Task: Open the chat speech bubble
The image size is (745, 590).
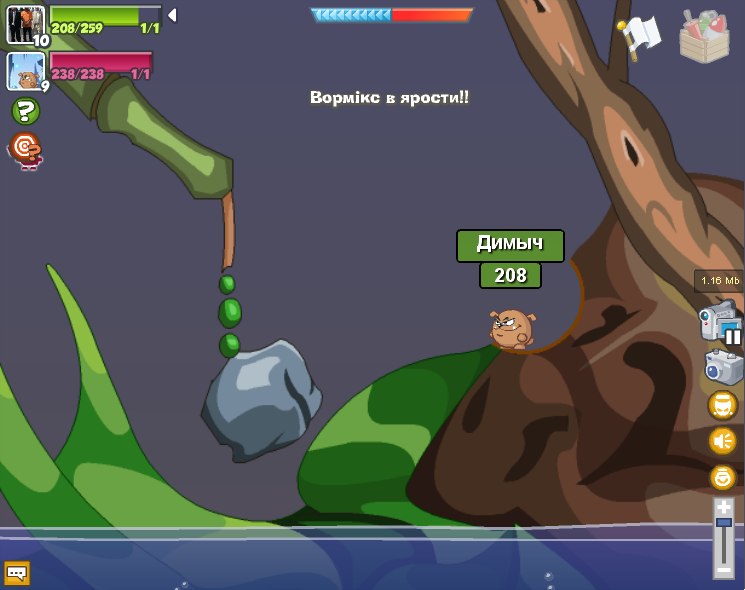Action: pos(17,573)
